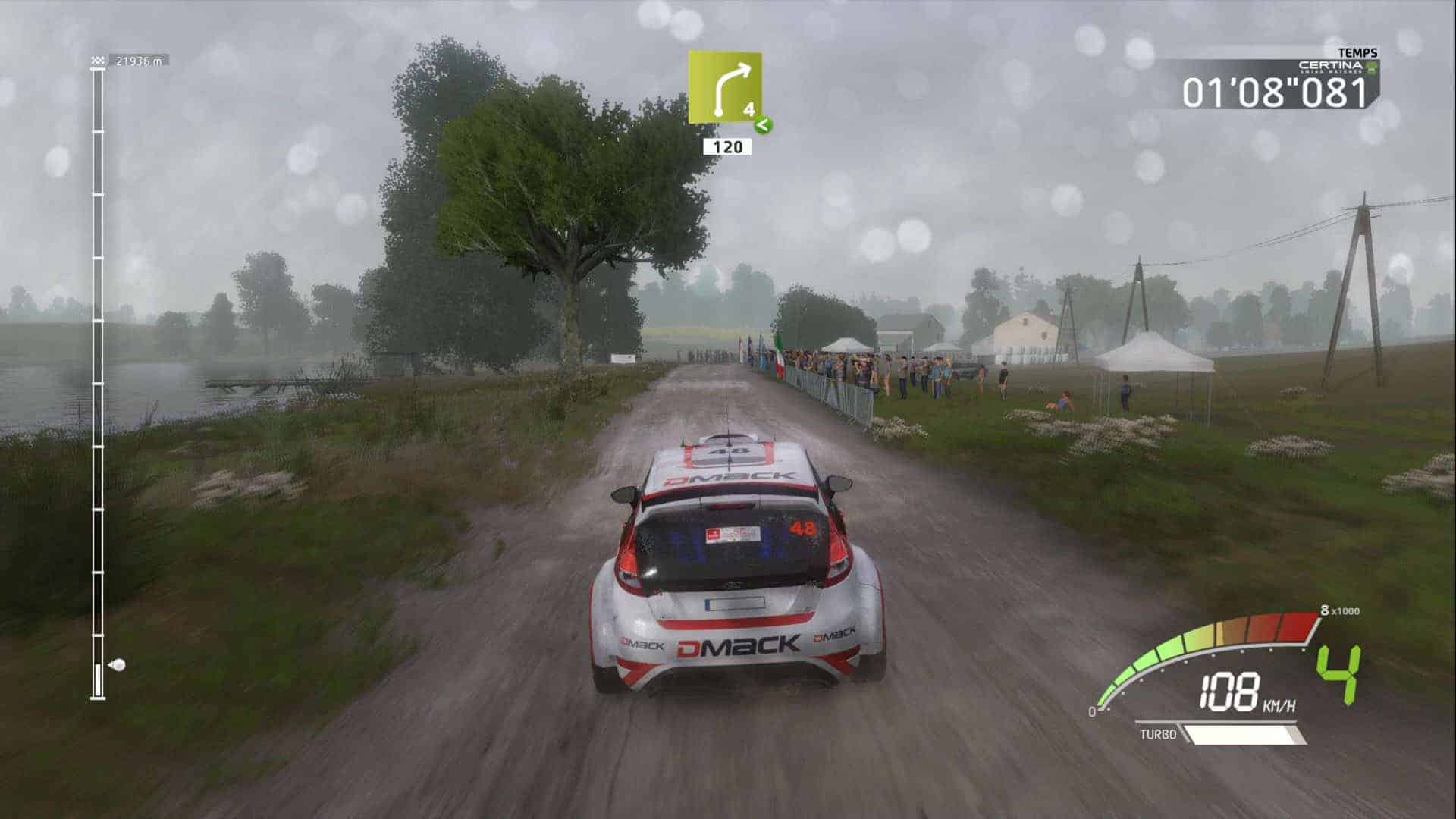The image size is (1456, 819).
Task: Click the right turn pace note icon
Action: [724, 87]
